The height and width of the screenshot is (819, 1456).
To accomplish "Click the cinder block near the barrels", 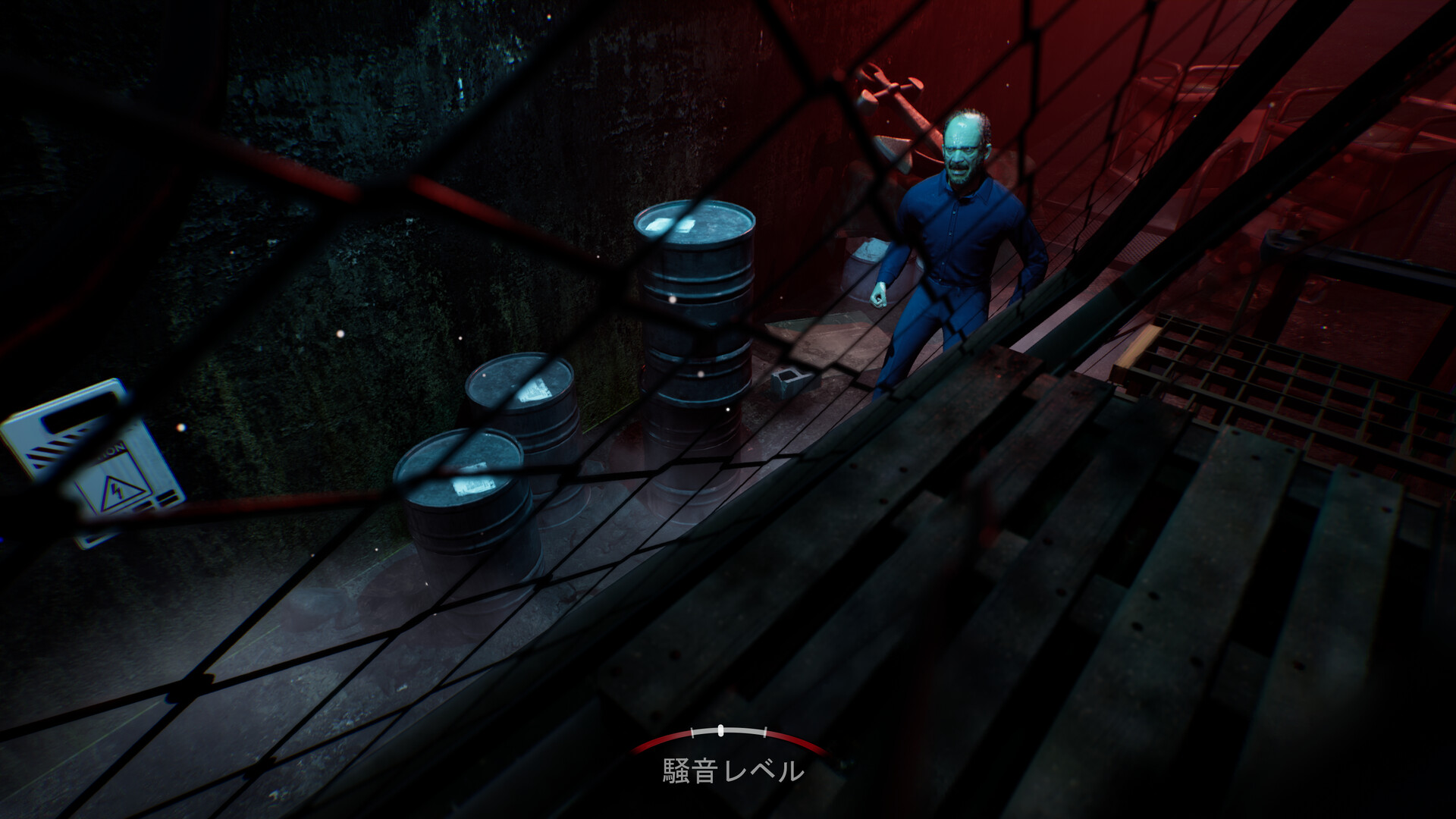I will click(x=789, y=381).
